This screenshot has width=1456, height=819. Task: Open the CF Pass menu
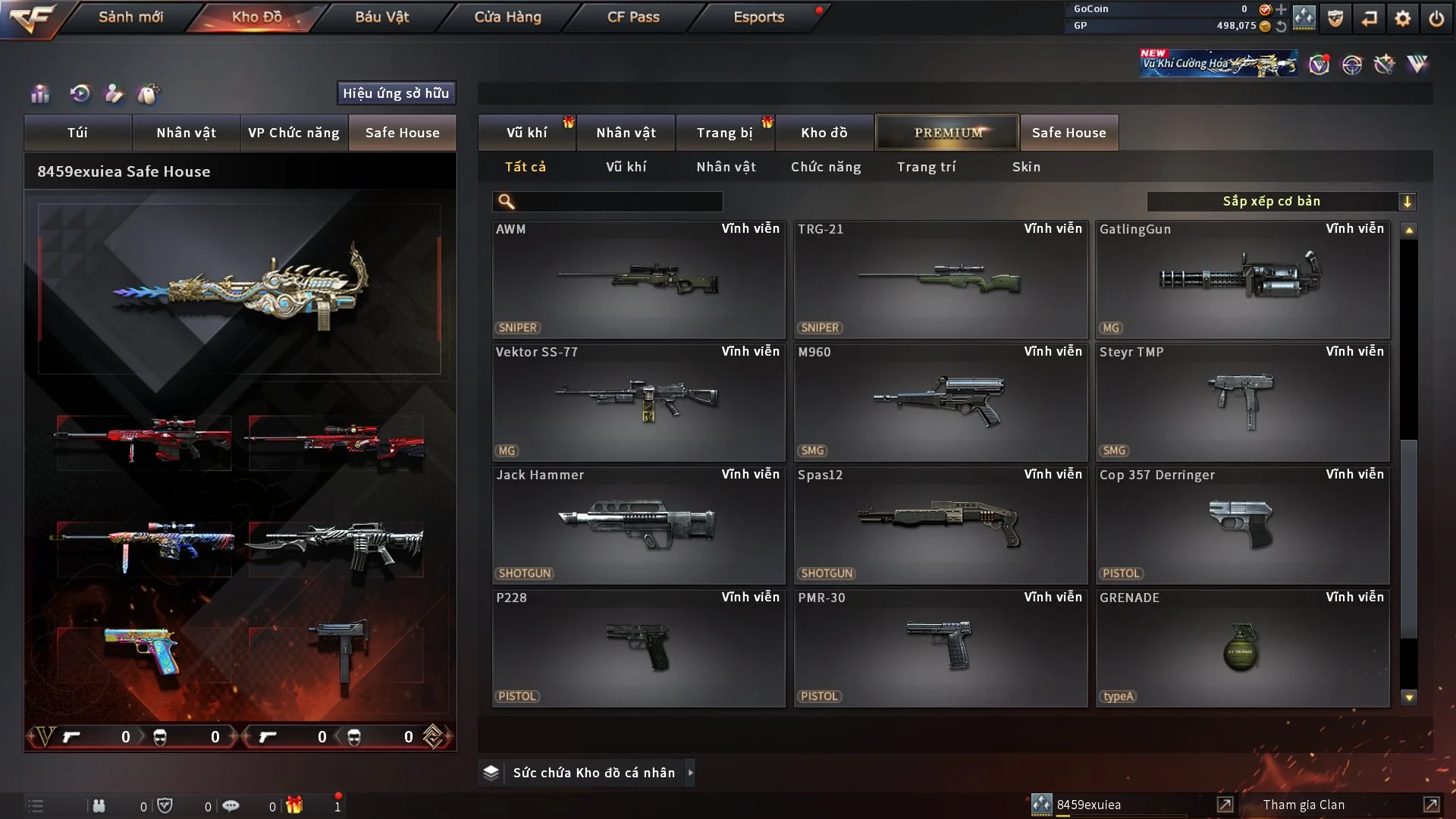click(633, 17)
